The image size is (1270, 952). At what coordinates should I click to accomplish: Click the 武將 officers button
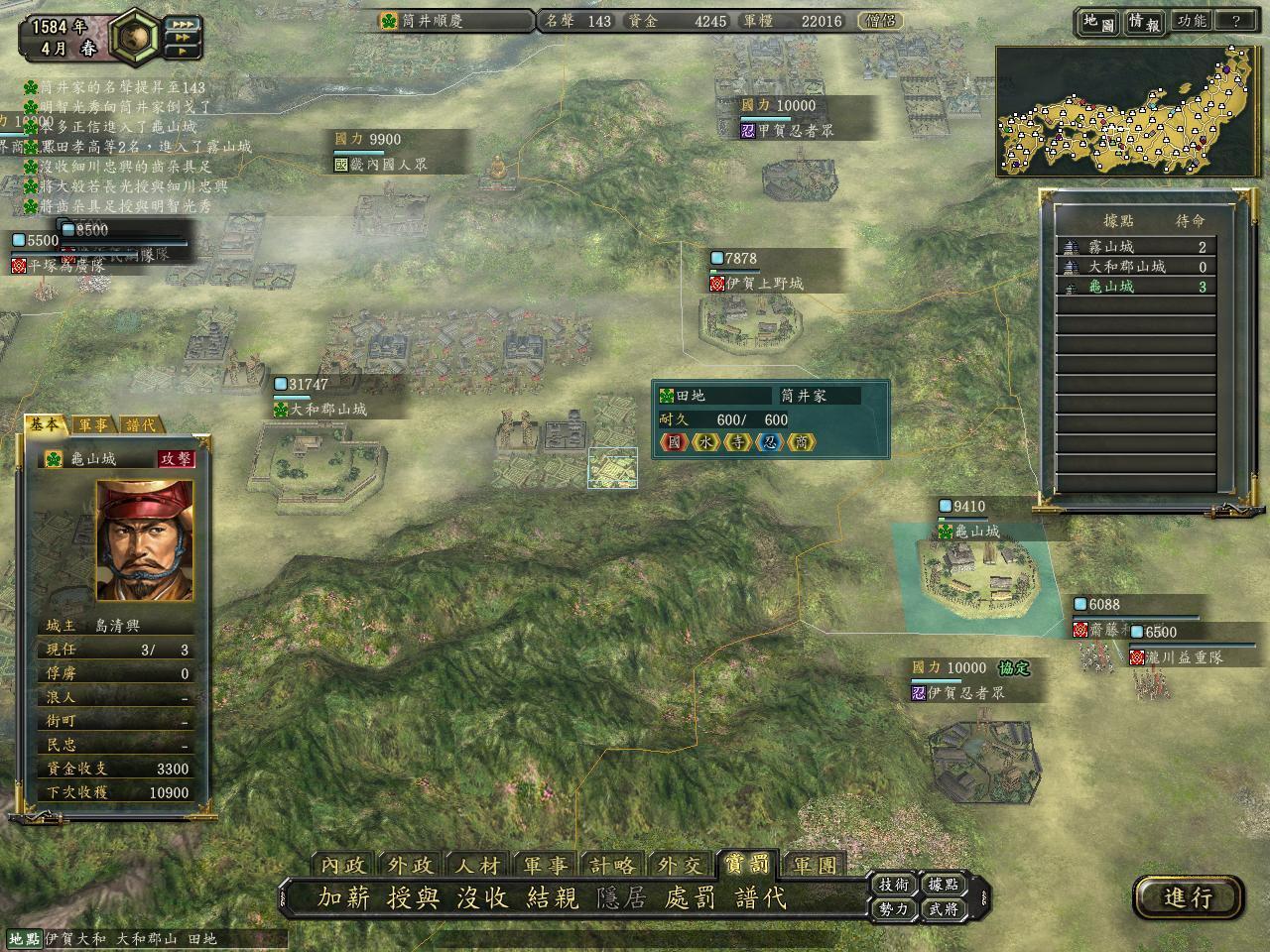point(943,907)
